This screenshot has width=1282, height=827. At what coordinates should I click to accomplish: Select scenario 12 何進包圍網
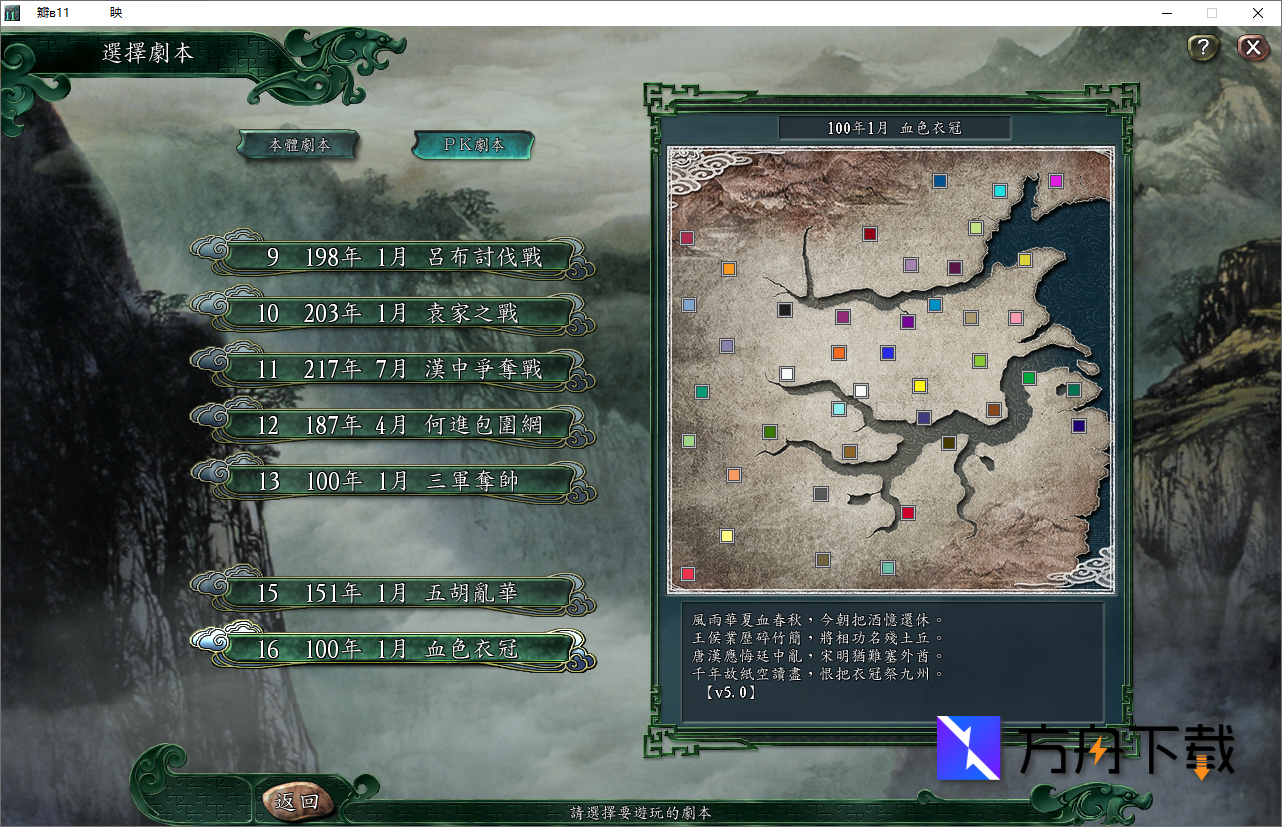pos(403,425)
